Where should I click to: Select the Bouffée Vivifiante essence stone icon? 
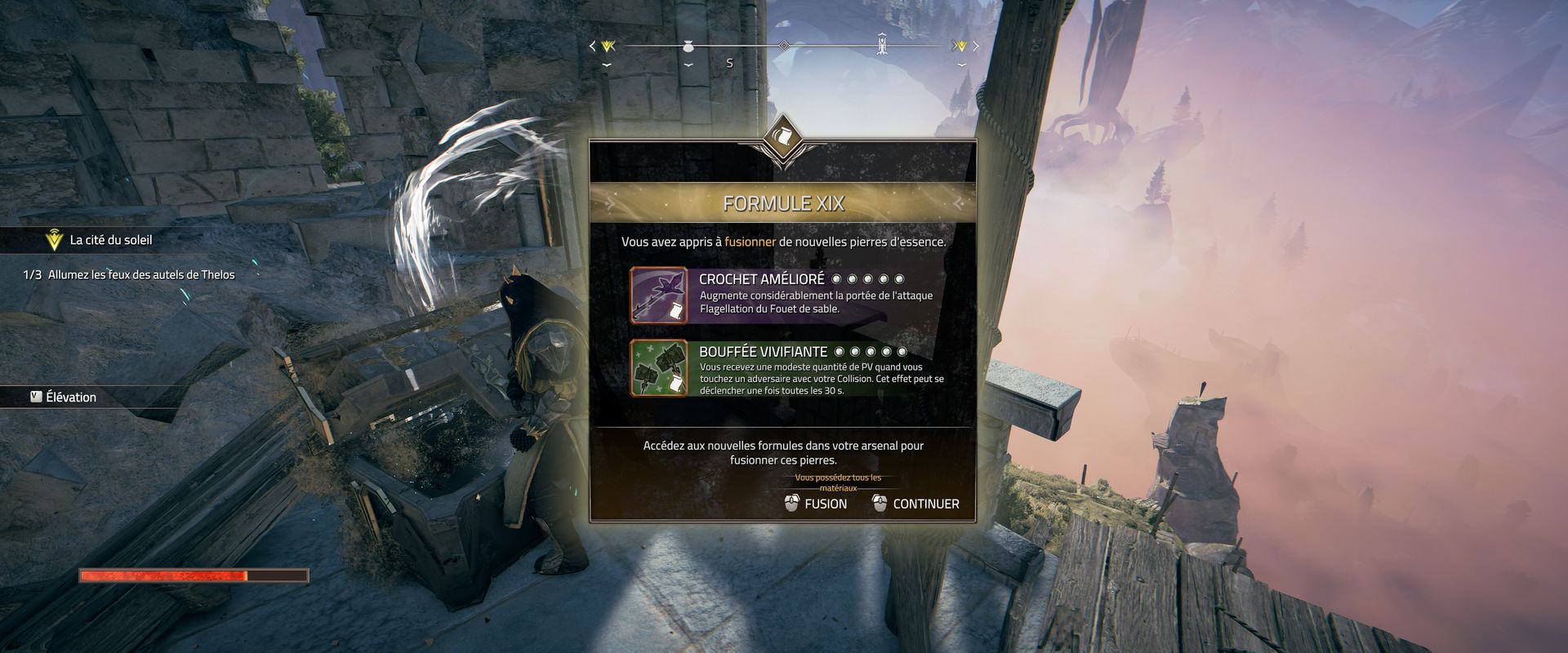(x=659, y=369)
